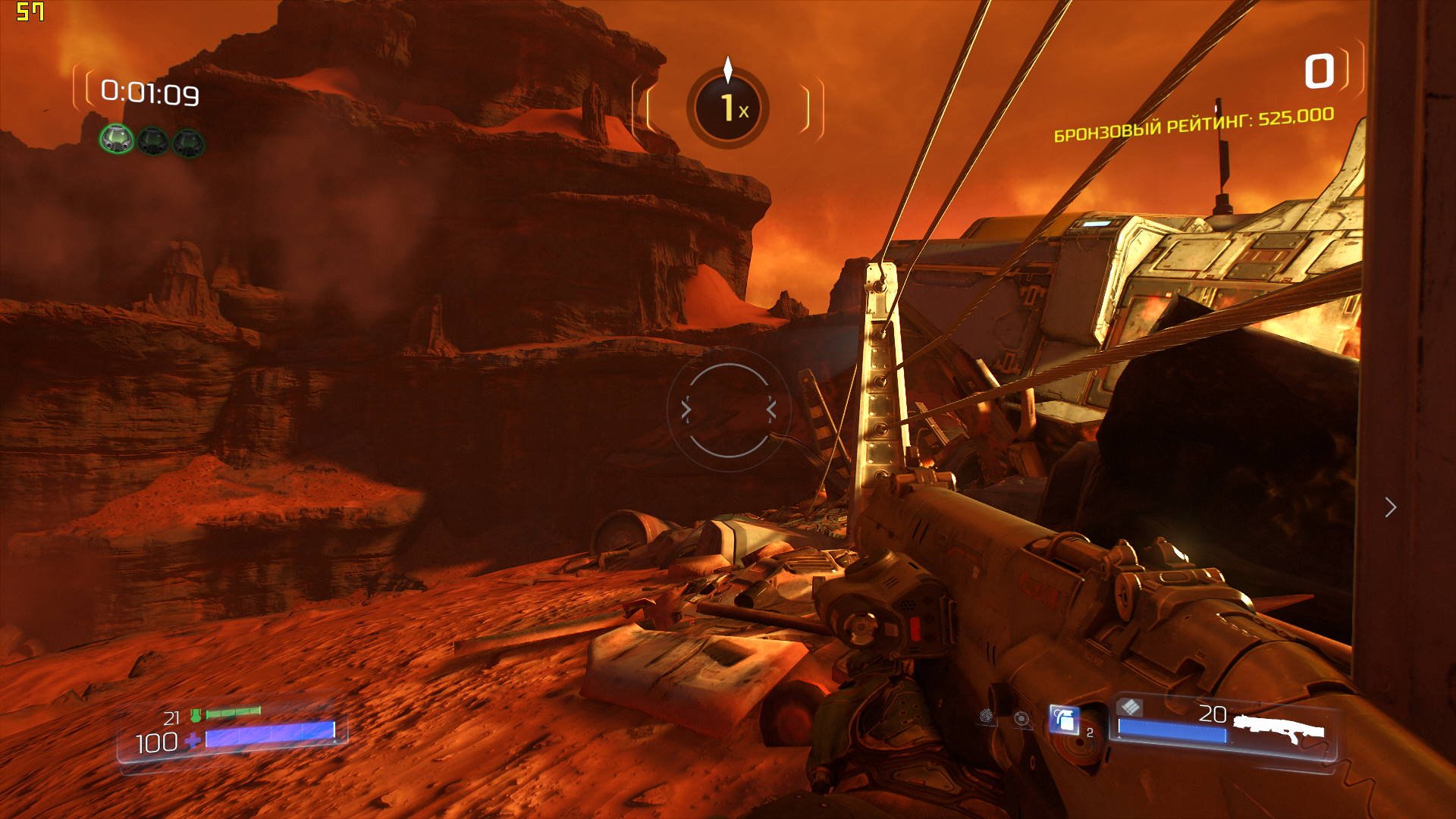The image size is (1456, 819).
Task: Click the 1x score multiplier medallion
Action: (728, 108)
